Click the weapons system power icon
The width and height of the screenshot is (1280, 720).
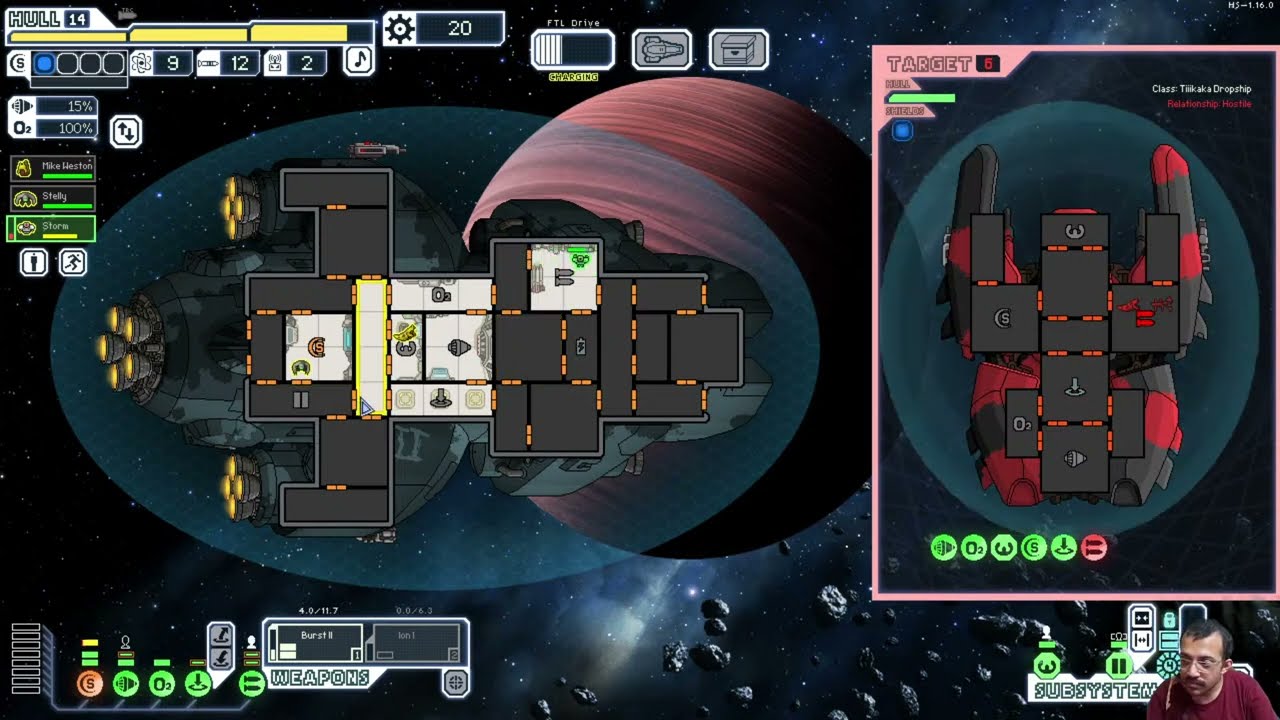tap(251, 684)
